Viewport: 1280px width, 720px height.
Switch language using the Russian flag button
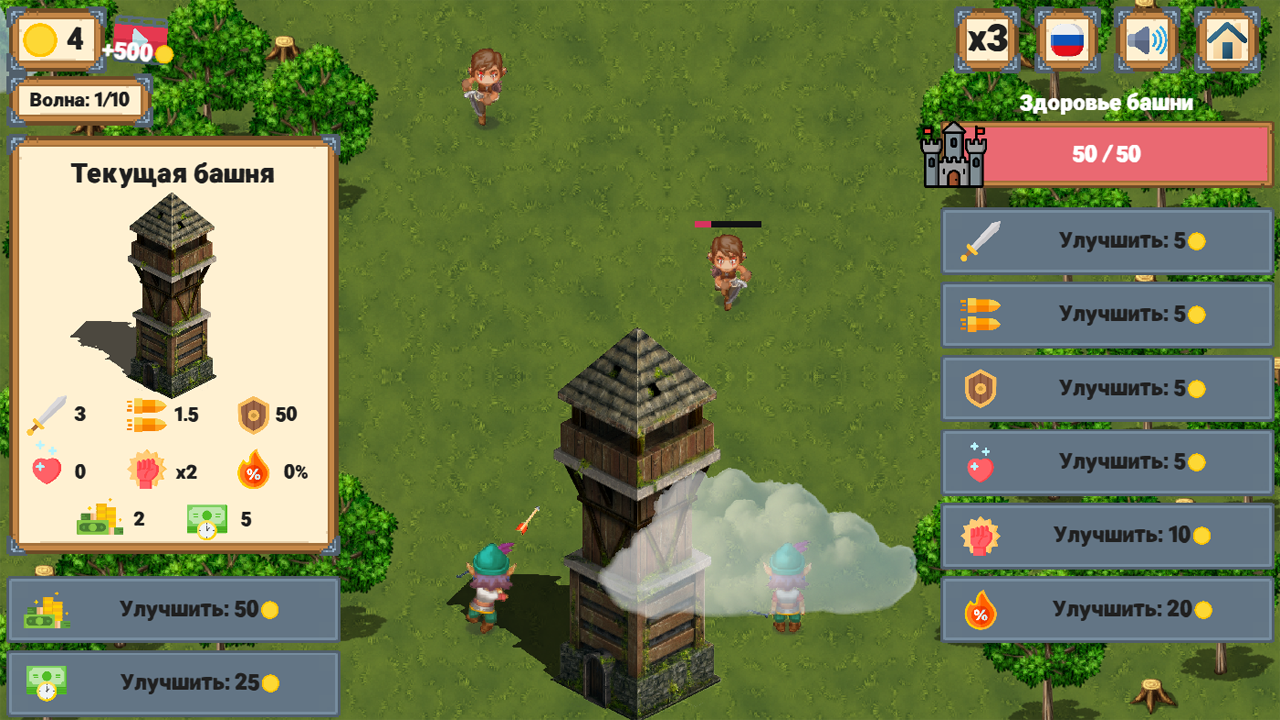(x=1066, y=40)
